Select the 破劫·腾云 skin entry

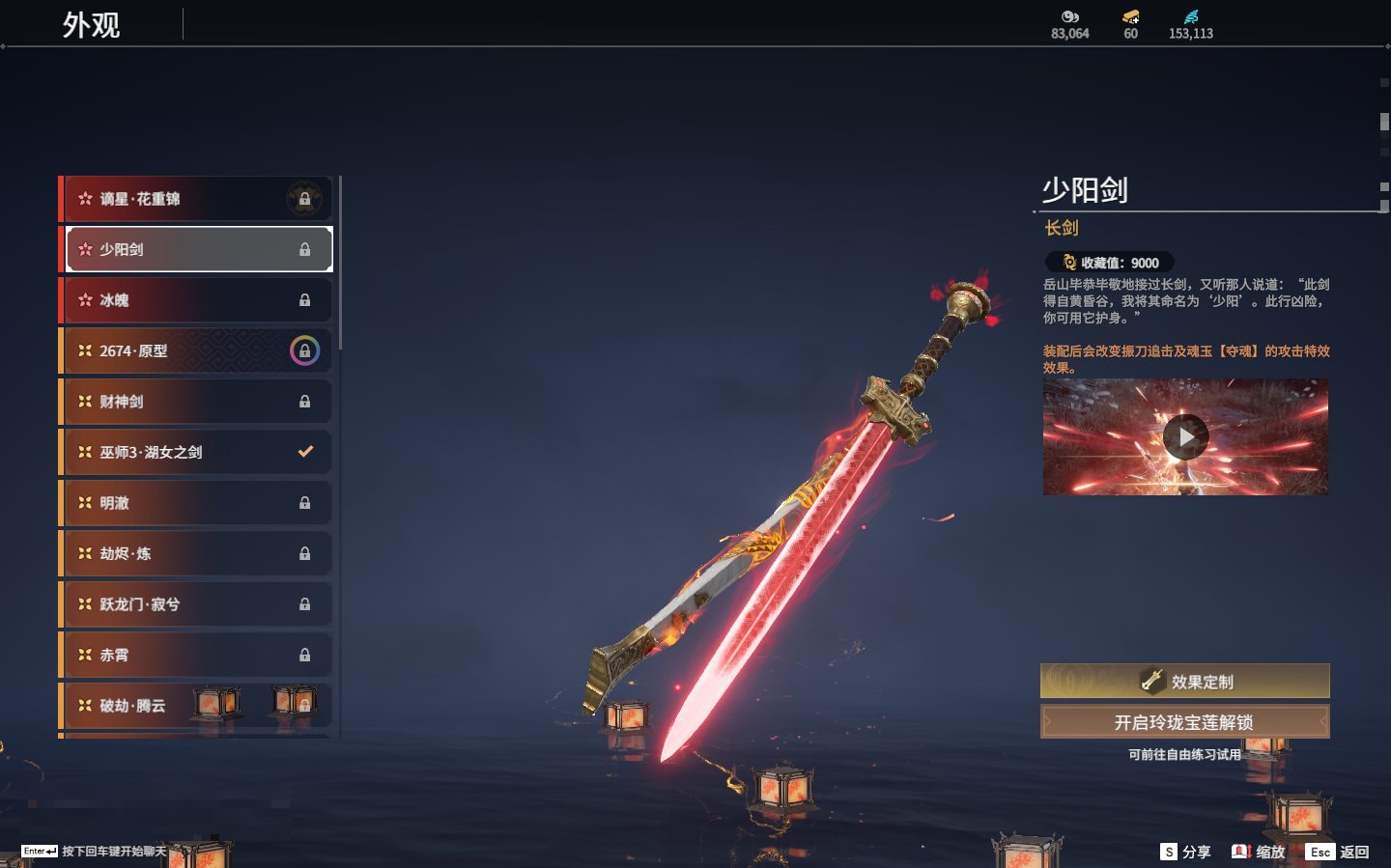(145, 706)
